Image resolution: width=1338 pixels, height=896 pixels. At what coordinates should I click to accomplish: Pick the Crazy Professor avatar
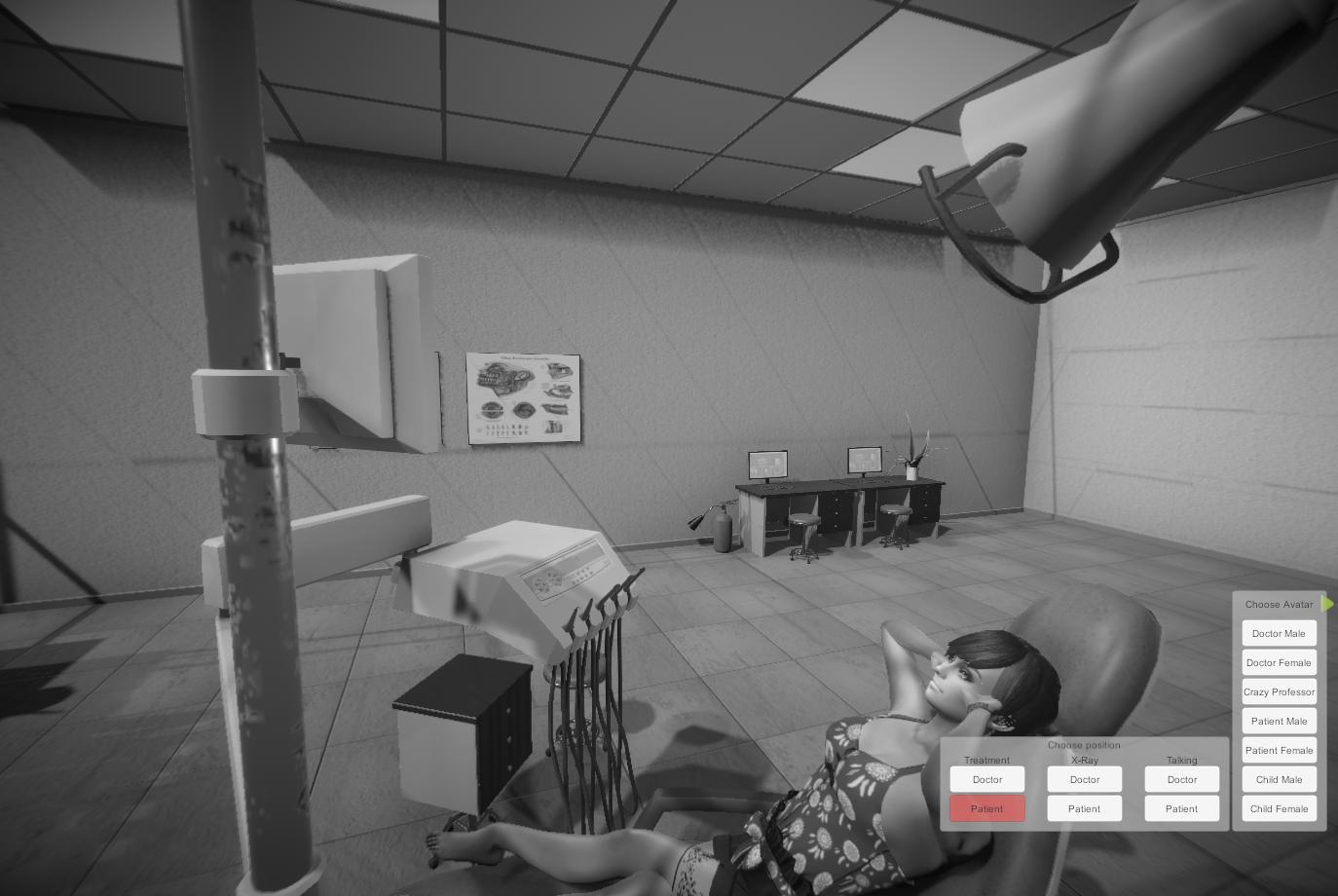click(1279, 691)
